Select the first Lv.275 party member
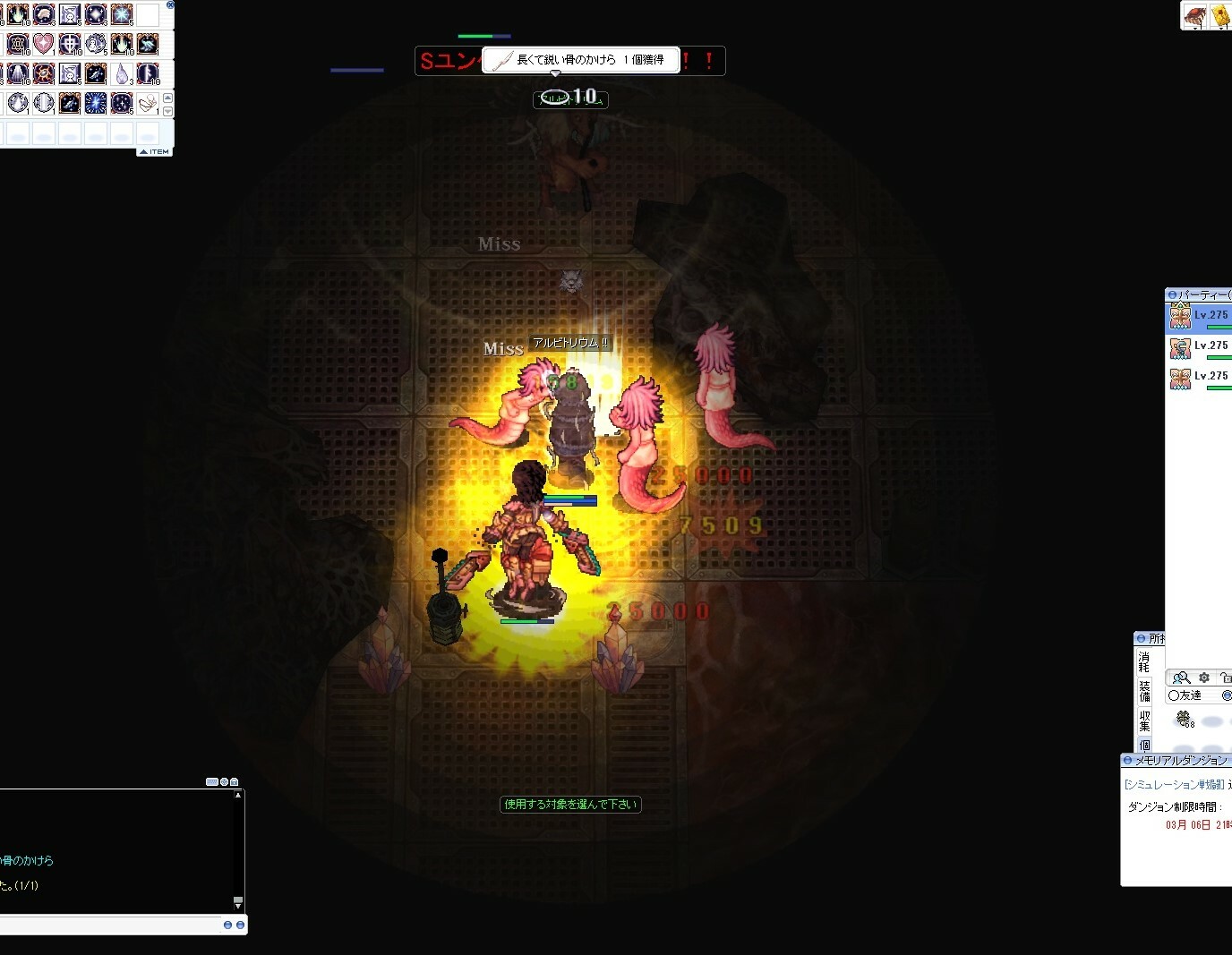This screenshot has height=955, width=1232. 1200,317
